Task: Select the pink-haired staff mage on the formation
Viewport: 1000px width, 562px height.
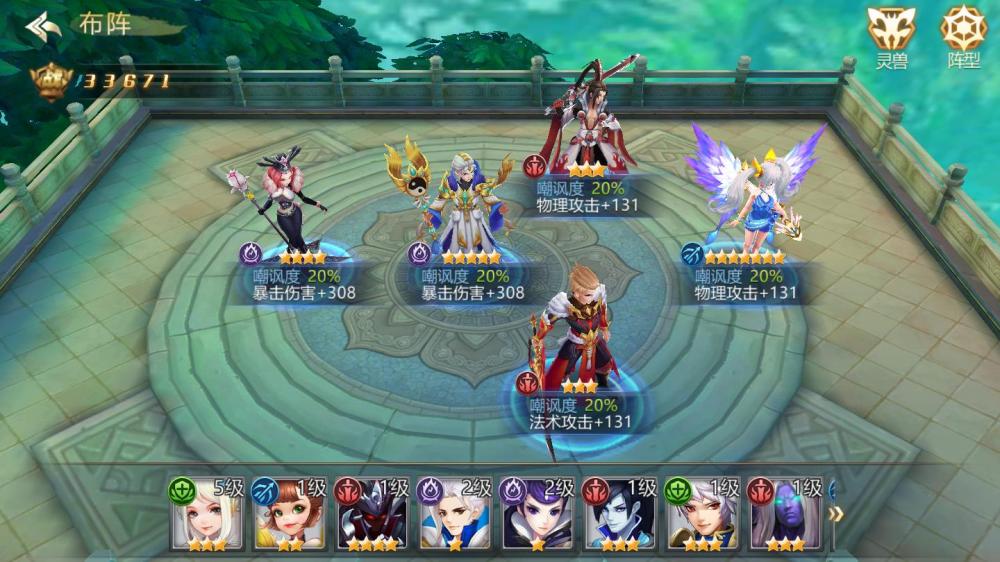Action: coord(291,205)
